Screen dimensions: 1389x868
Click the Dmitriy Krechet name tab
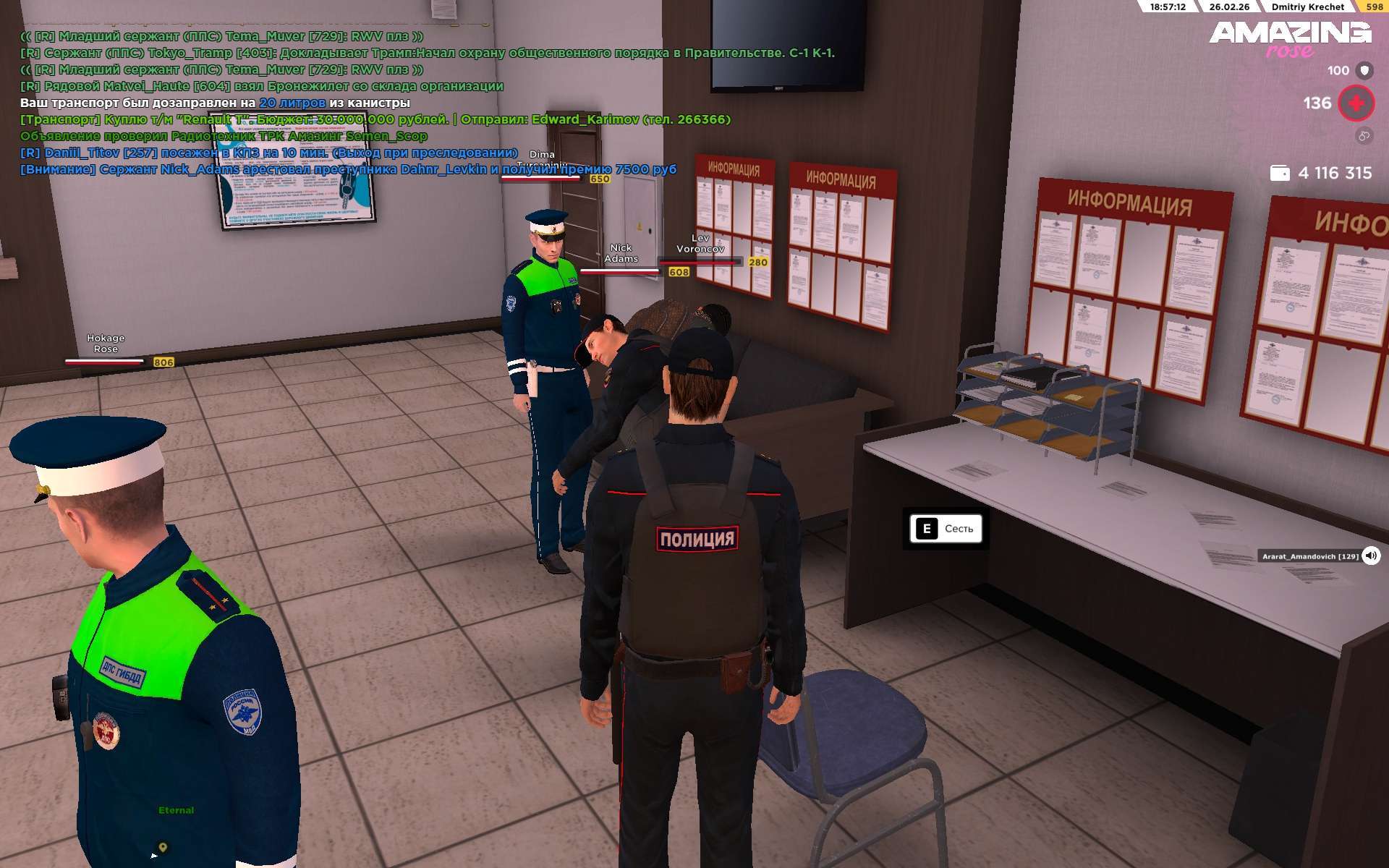coord(1307,7)
